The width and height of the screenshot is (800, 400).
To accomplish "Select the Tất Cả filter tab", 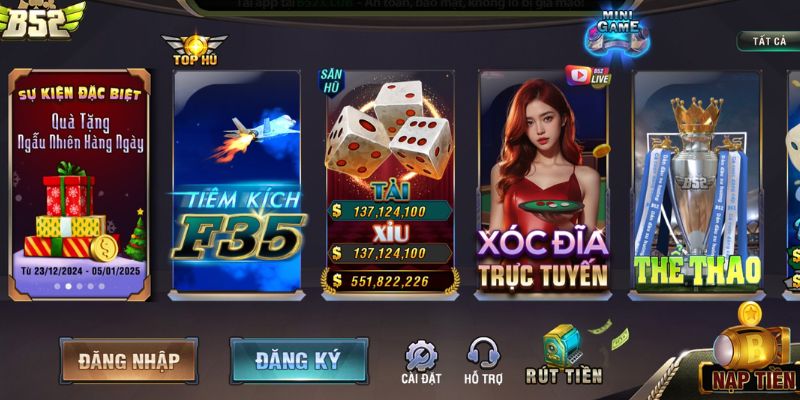I will (x=769, y=41).
